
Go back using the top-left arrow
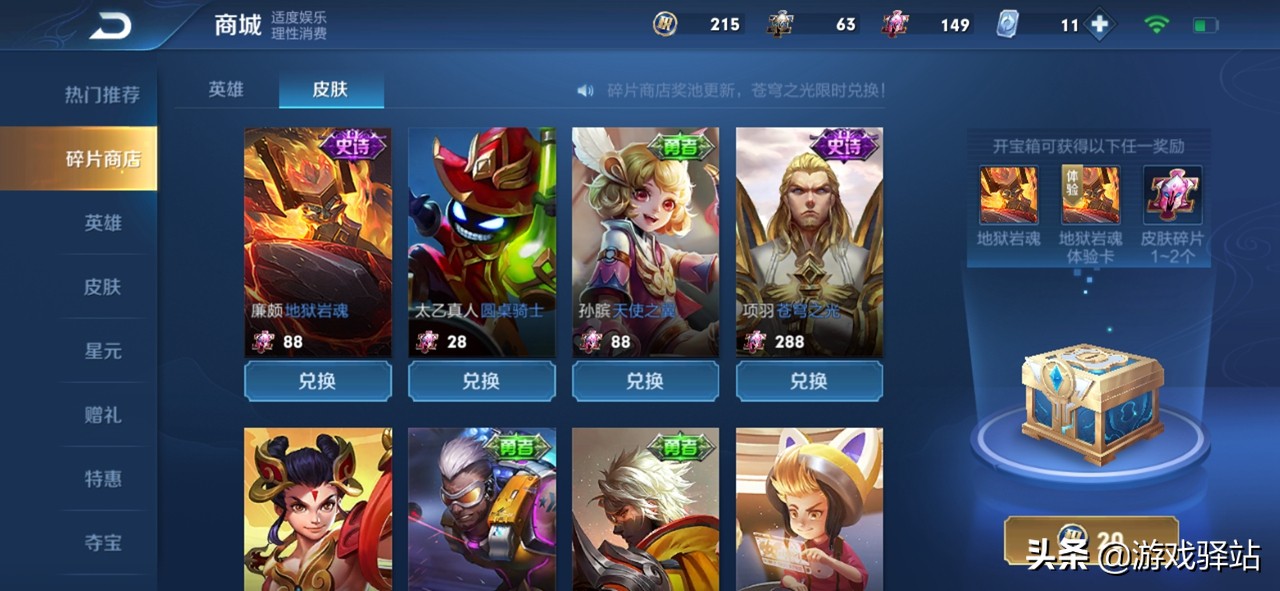click(x=110, y=26)
